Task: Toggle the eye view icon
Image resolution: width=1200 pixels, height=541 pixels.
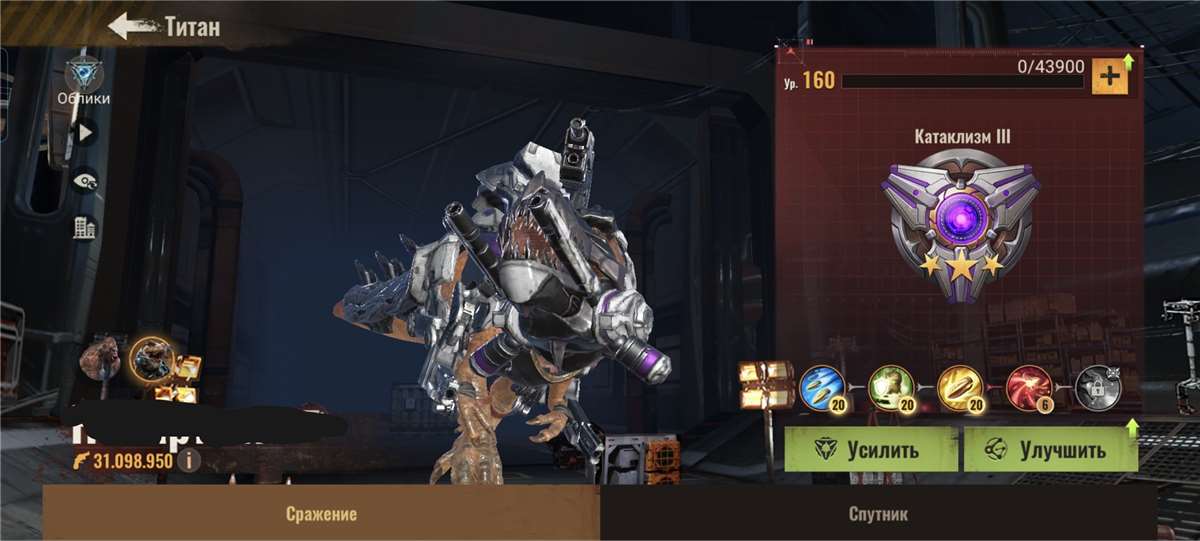Action: click(x=84, y=180)
